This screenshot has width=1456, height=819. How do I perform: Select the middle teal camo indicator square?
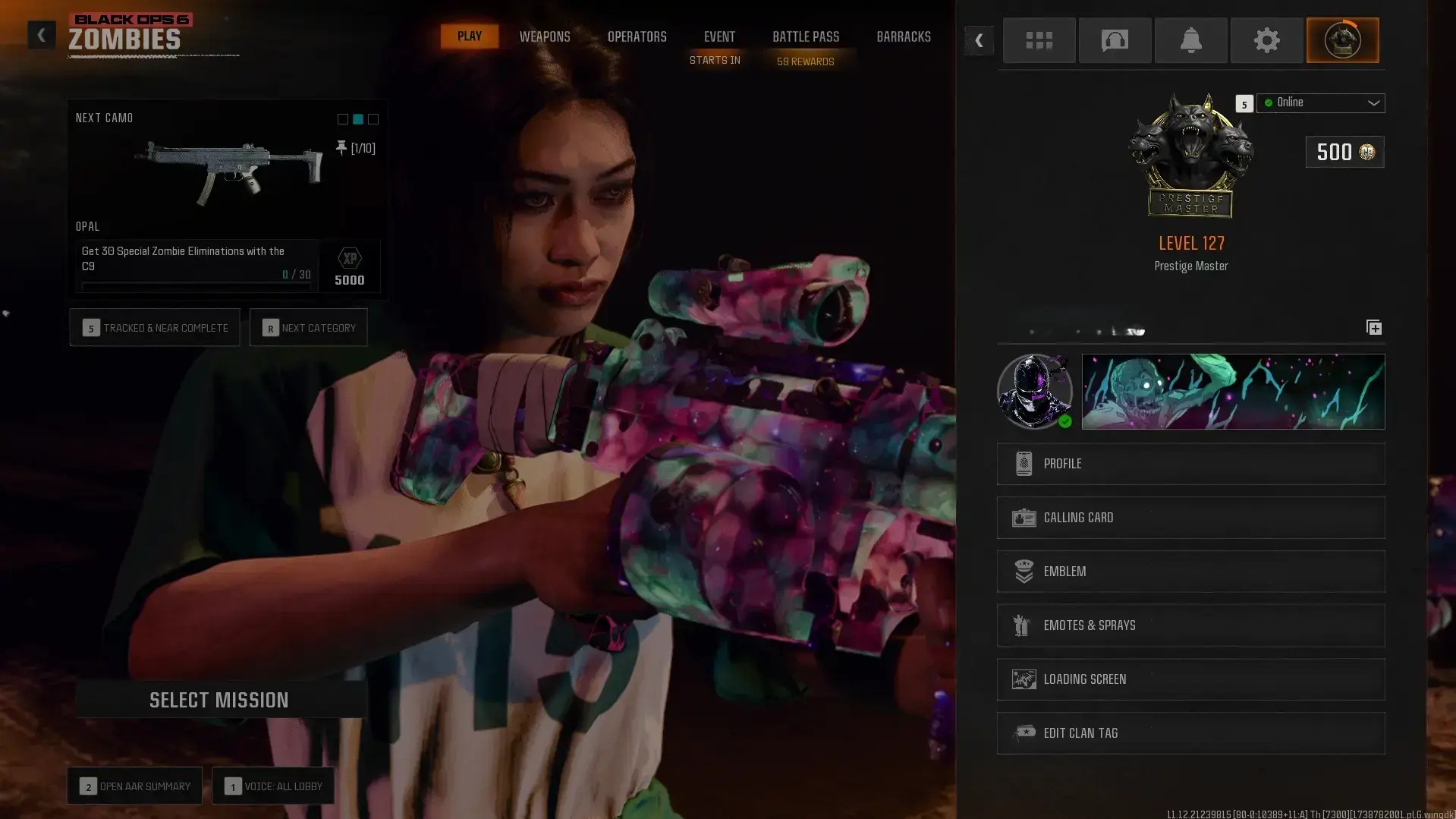pyautogui.click(x=357, y=119)
